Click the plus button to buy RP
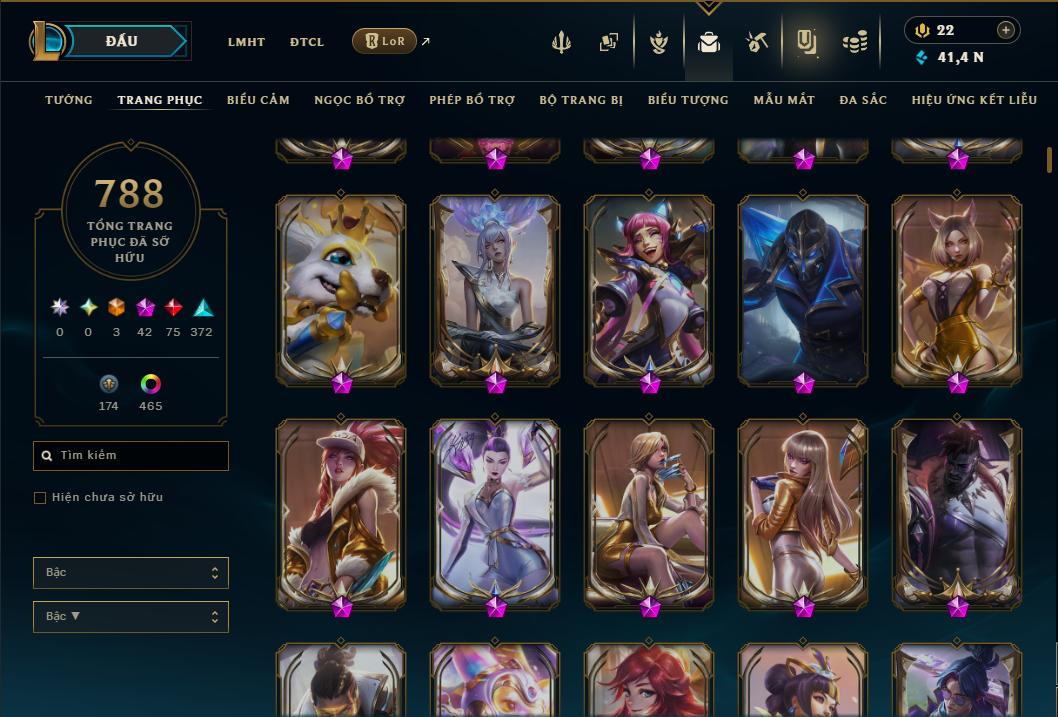This screenshot has width=1058, height=717. pos(1005,30)
